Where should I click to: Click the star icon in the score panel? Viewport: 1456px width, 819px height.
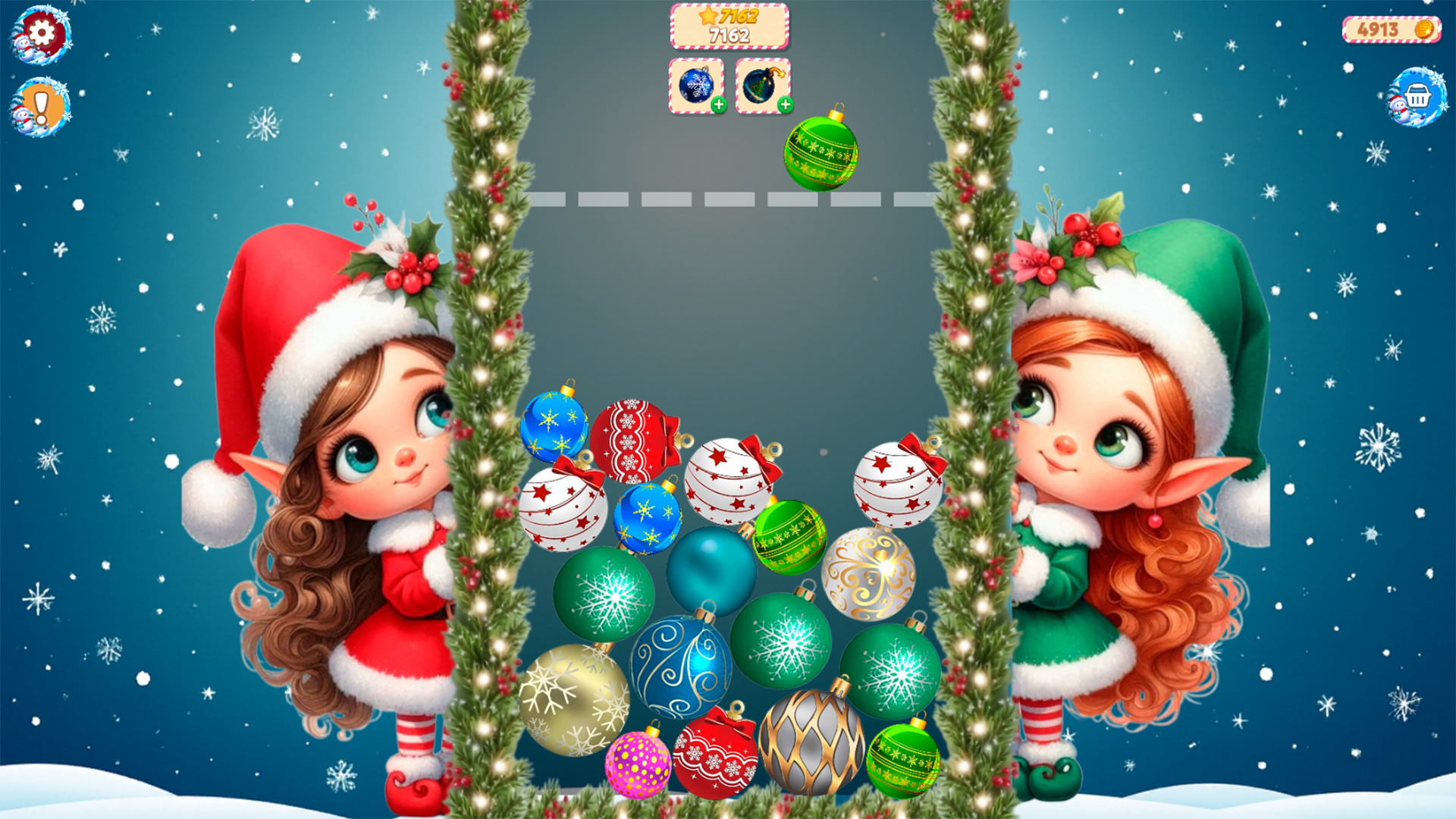point(708,15)
